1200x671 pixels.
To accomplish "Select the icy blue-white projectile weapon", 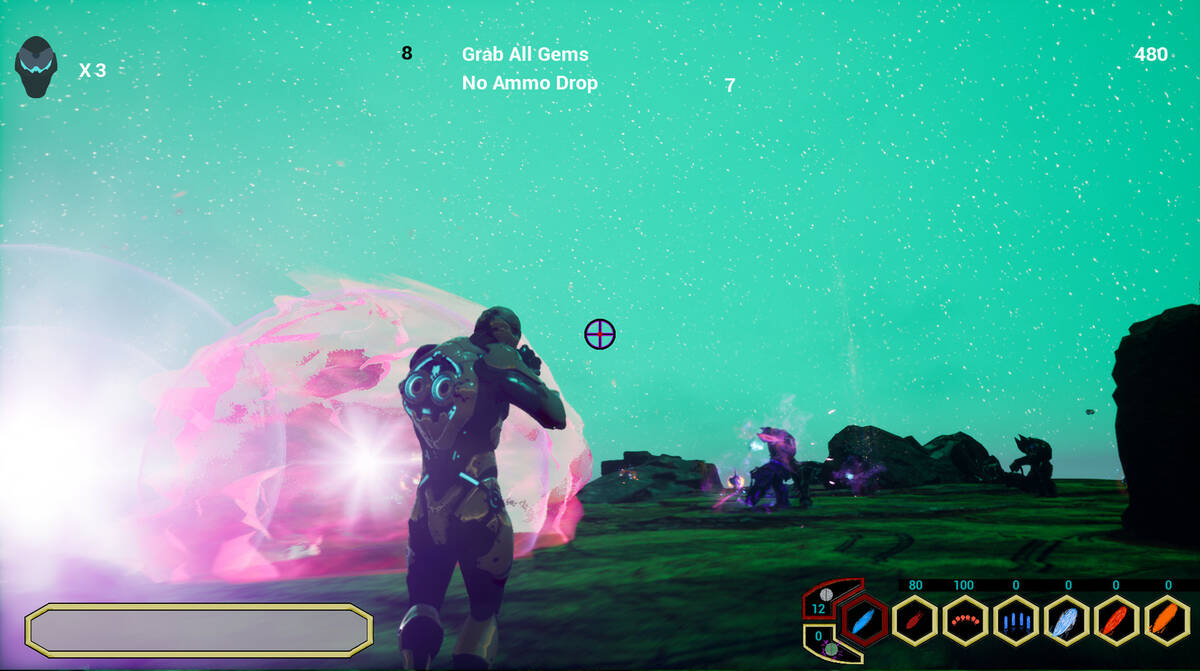I will tap(1066, 621).
